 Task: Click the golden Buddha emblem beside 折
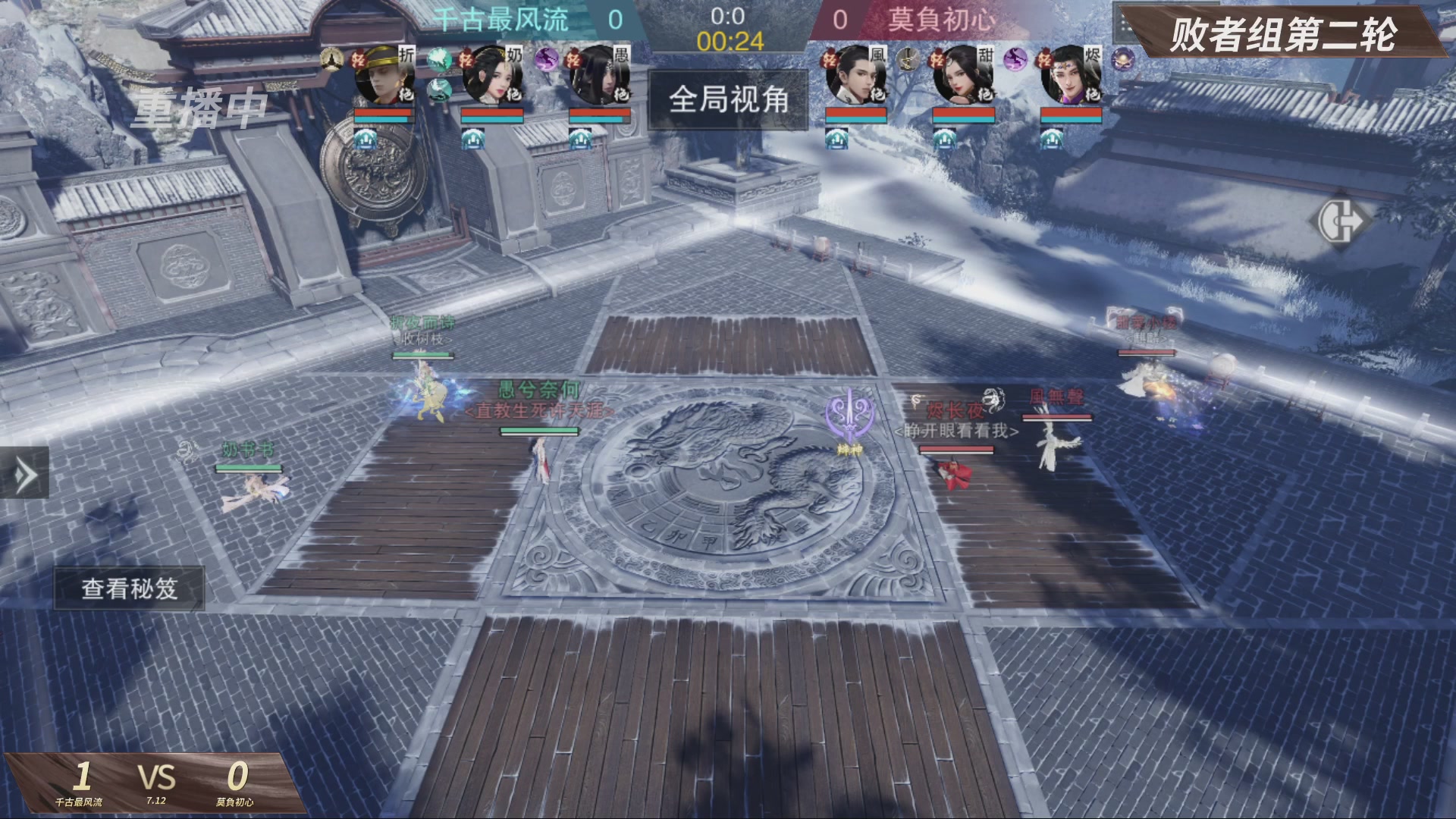tap(330, 60)
